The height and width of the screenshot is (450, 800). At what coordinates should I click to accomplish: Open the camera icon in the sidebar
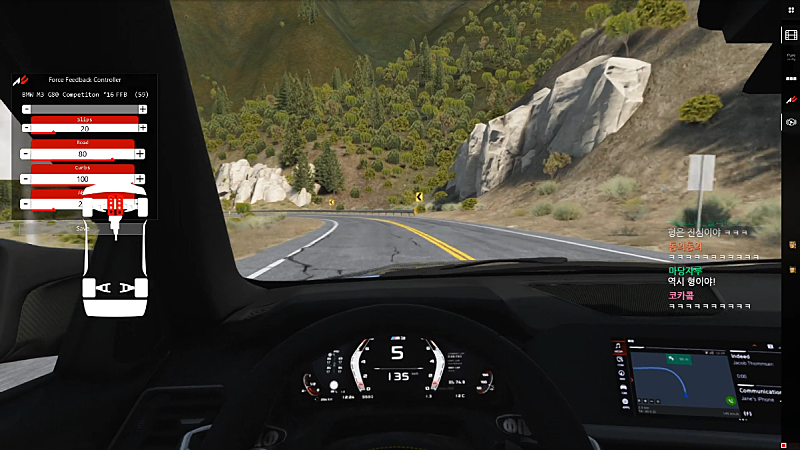(790, 122)
